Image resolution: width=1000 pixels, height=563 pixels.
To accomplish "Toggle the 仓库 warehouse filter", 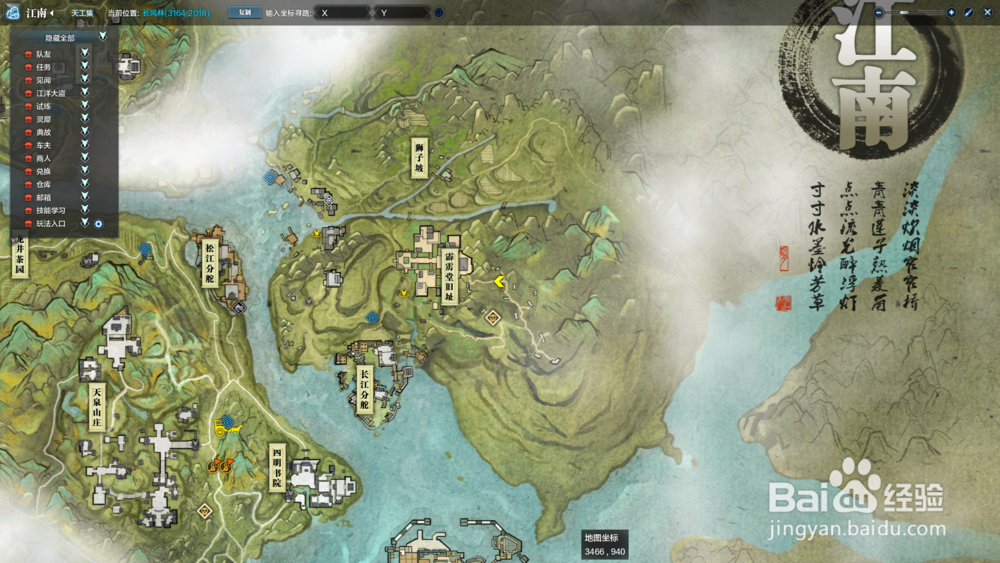I will tap(85, 184).
